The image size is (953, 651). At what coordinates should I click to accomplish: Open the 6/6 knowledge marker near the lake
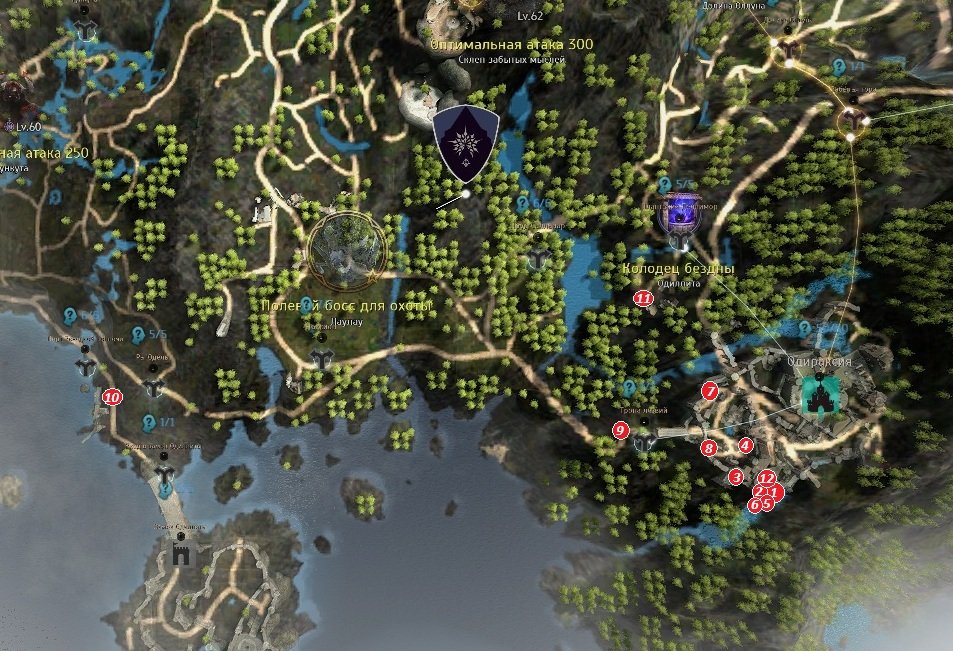point(522,203)
